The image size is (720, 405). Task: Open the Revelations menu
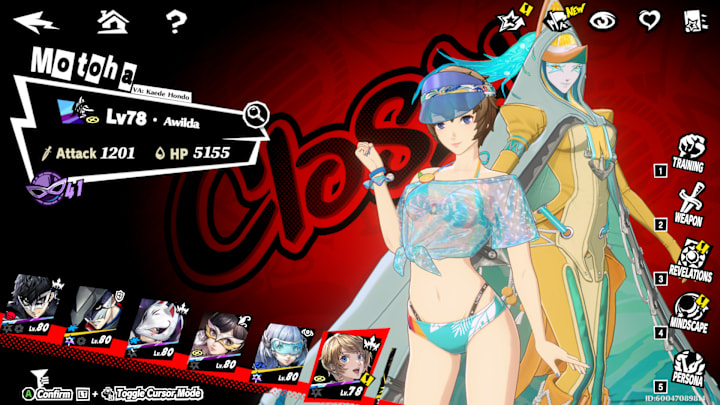[688, 259]
